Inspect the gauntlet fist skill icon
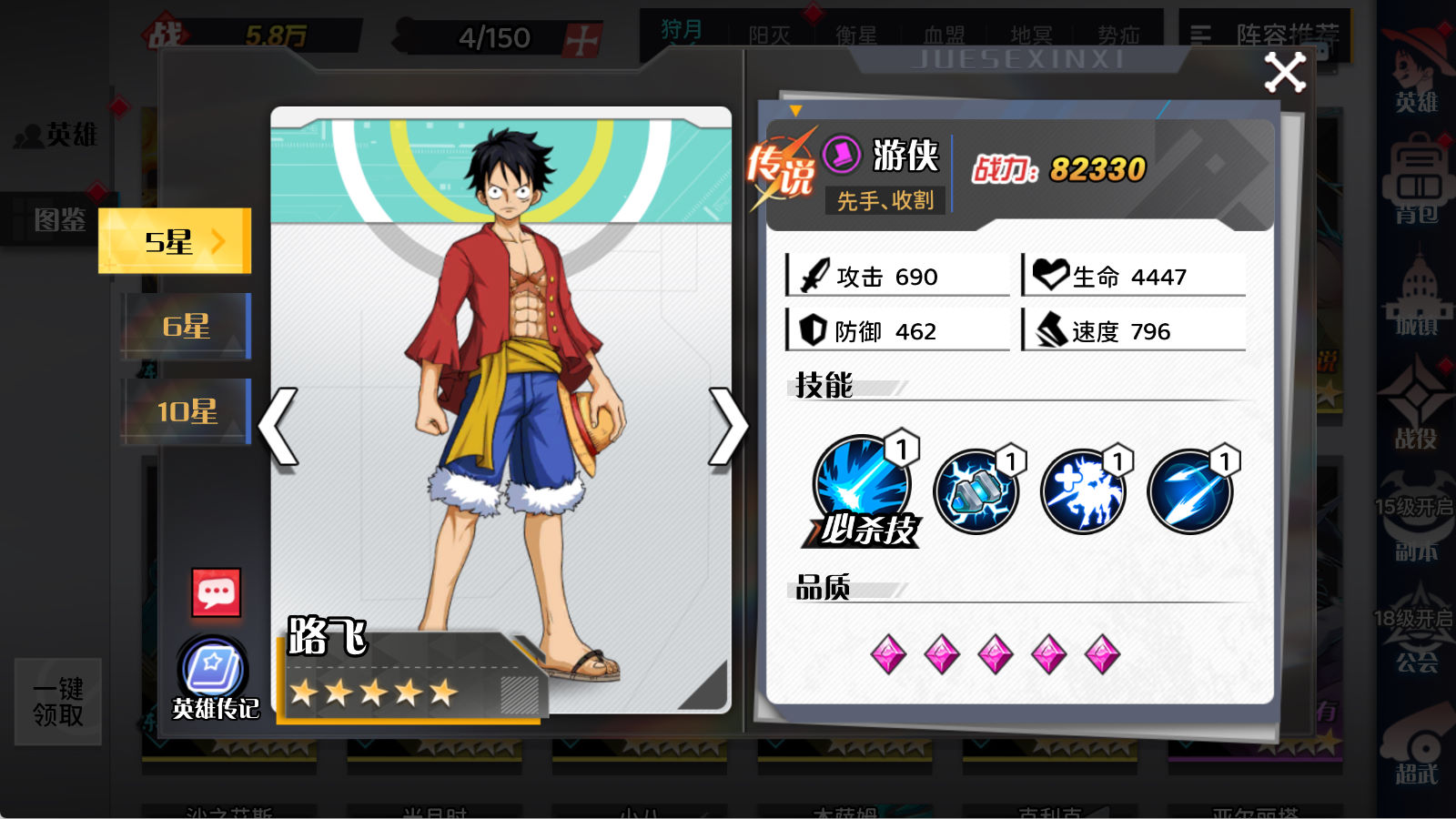1456x819 pixels. click(x=976, y=491)
